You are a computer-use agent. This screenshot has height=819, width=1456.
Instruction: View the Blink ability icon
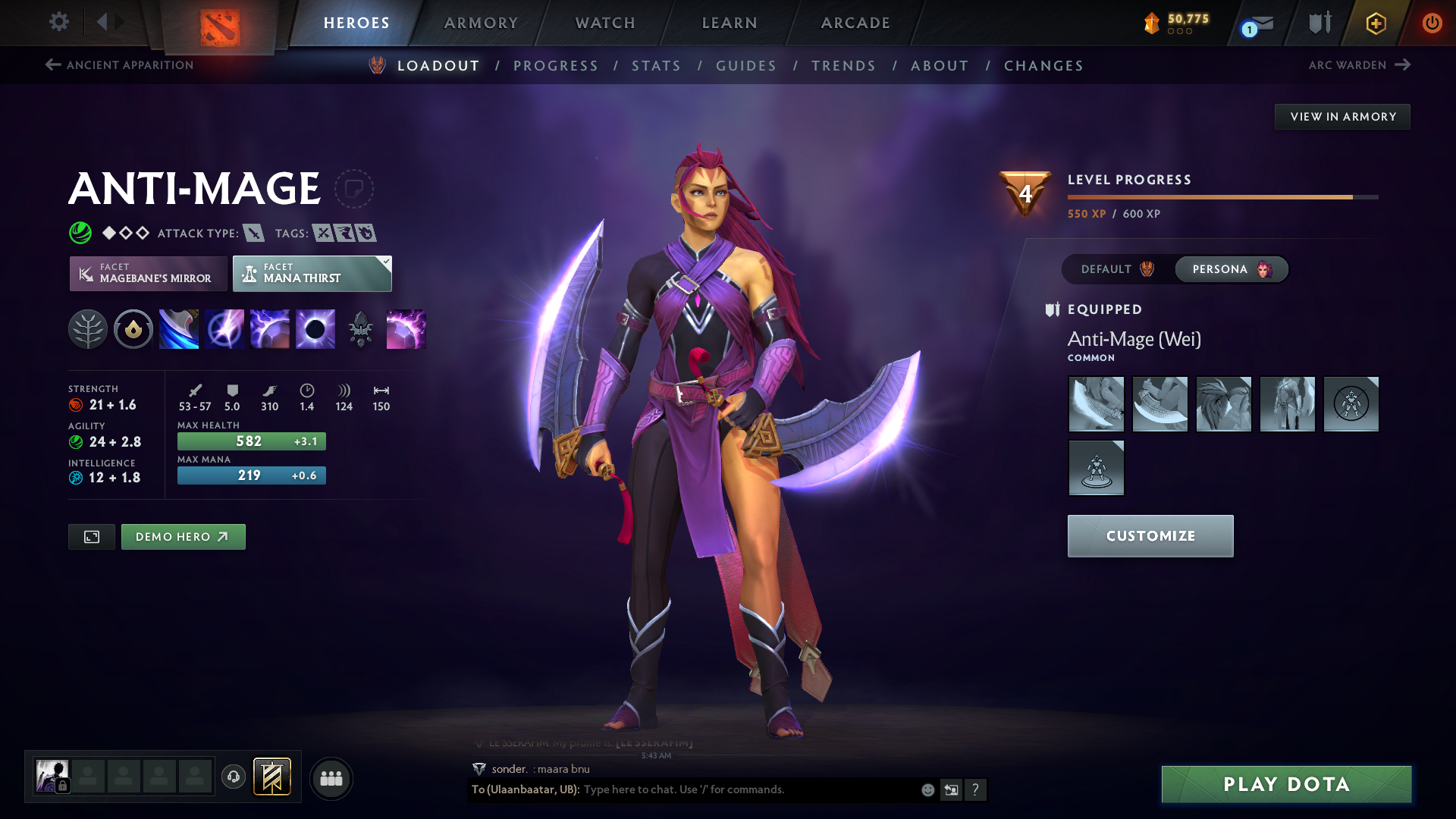coord(224,329)
